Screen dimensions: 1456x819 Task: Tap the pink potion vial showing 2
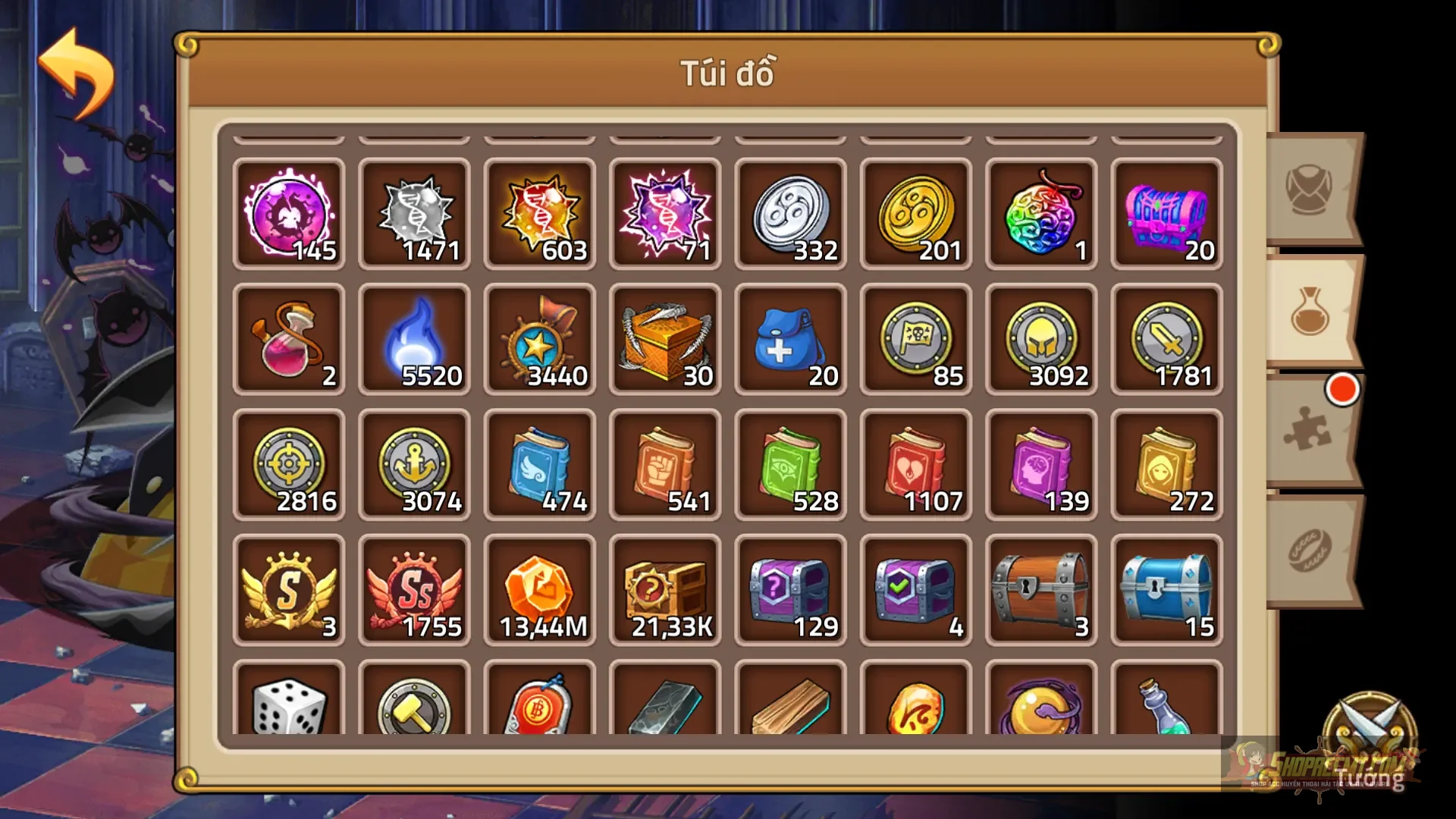pyautogui.click(x=288, y=340)
